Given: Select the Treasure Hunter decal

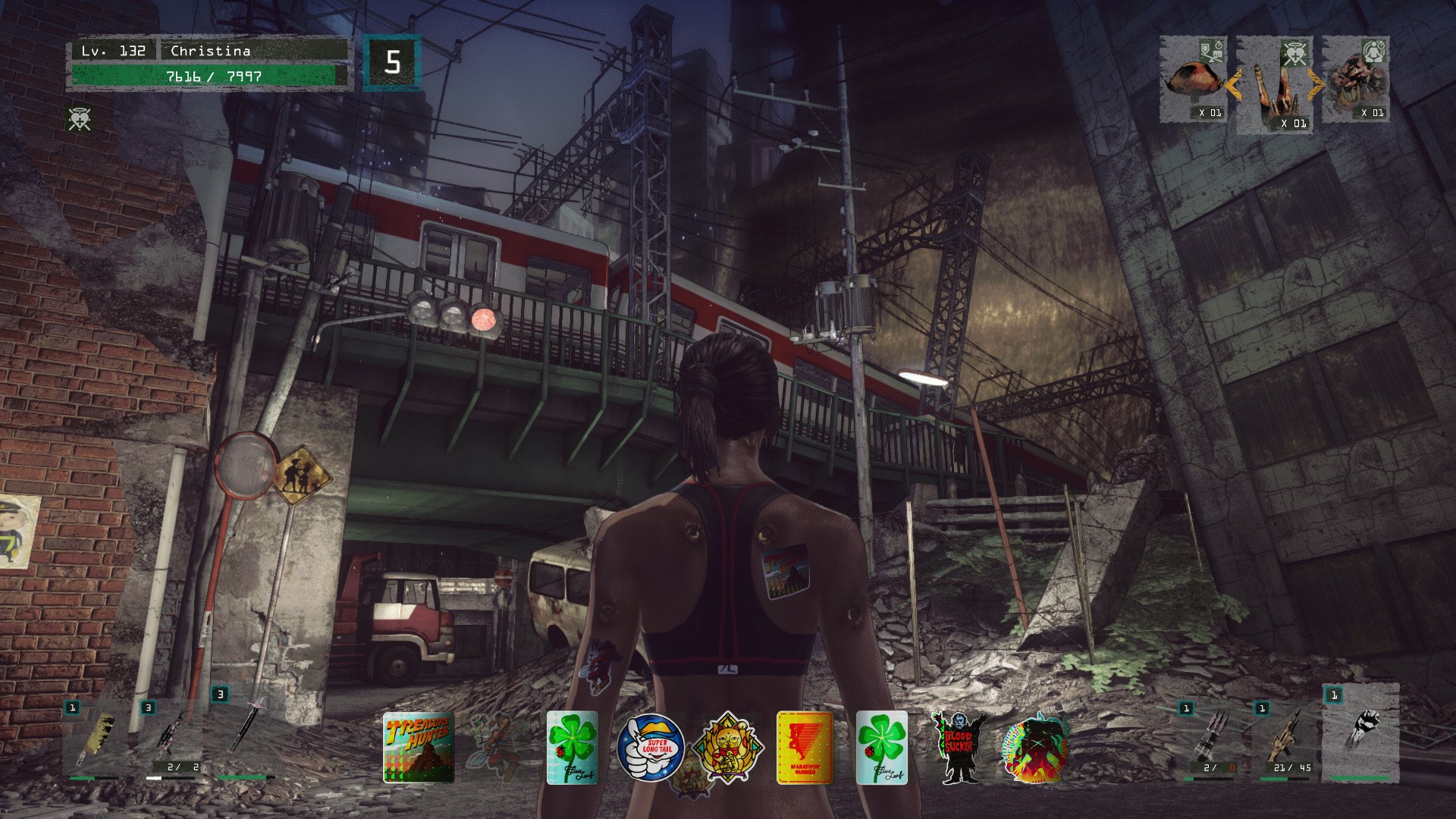Looking at the screenshot, I should click(x=419, y=747).
